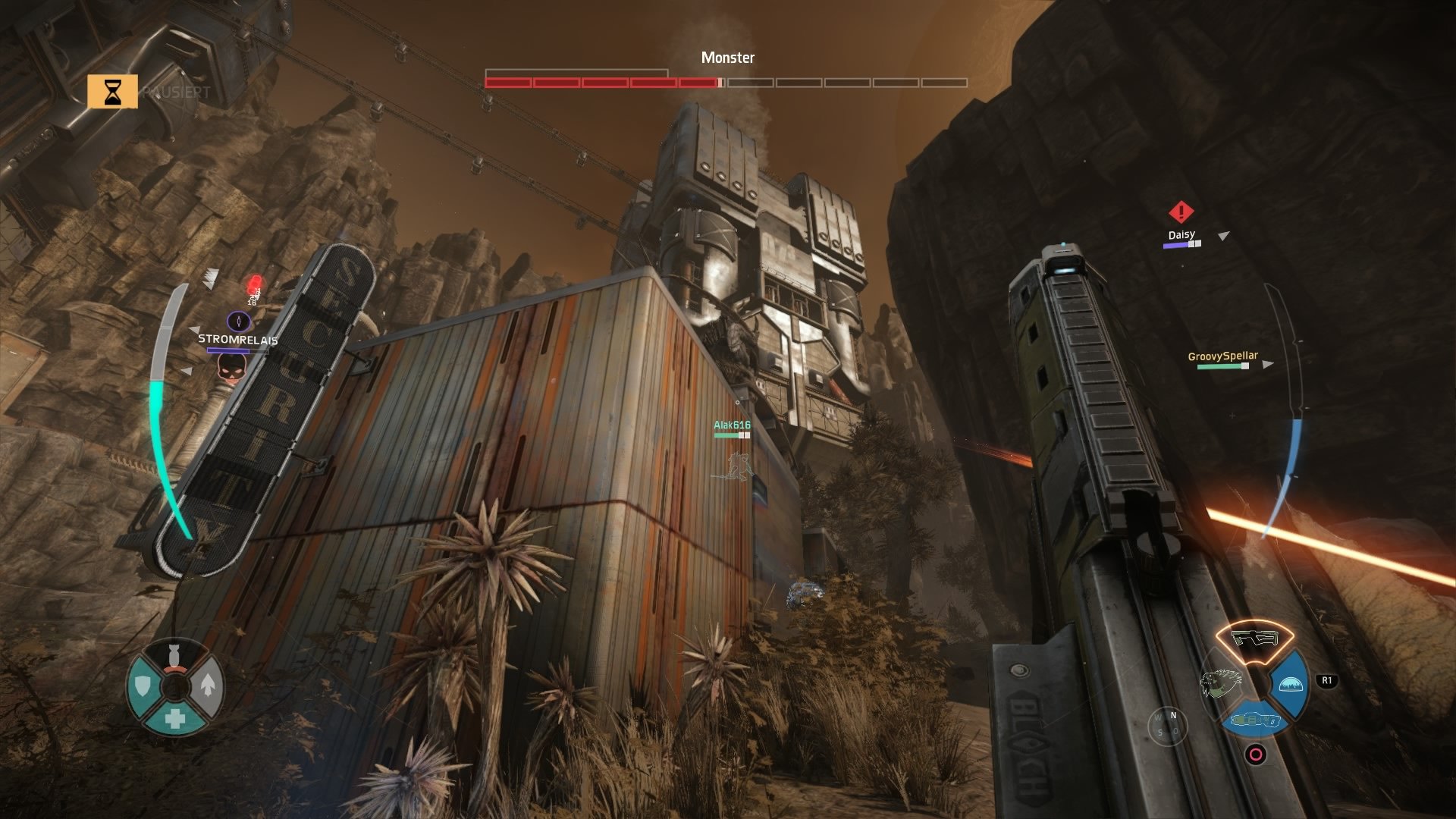Viewport: 1456px width, 819px height.
Task: Select the Daisy teammate marker
Action: click(1181, 235)
